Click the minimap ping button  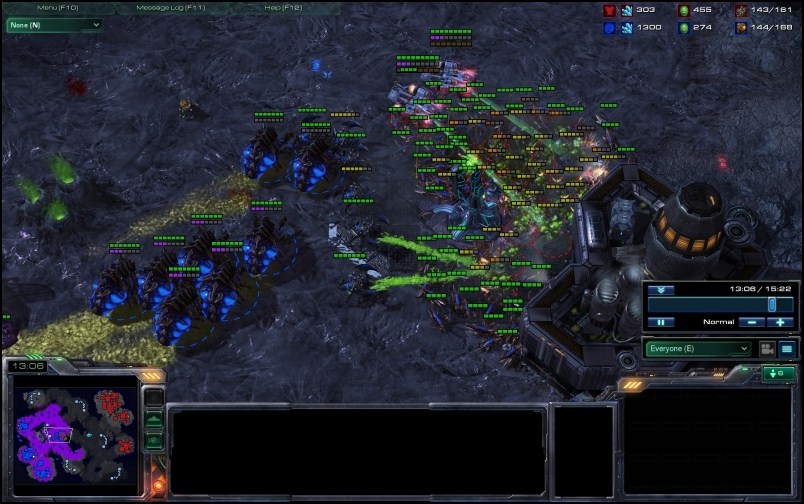click(154, 398)
